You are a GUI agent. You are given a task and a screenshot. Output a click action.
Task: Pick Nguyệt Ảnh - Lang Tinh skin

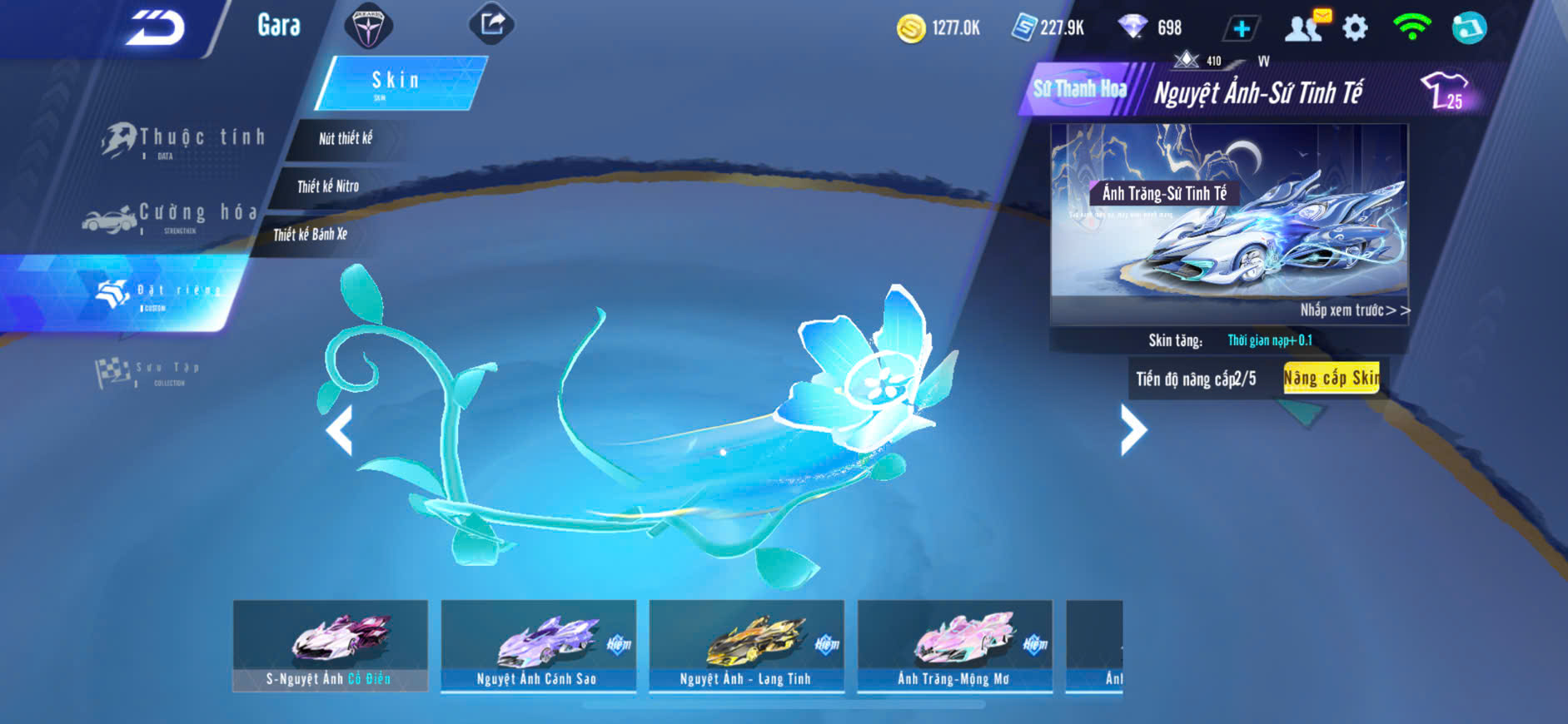(x=747, y=646)
